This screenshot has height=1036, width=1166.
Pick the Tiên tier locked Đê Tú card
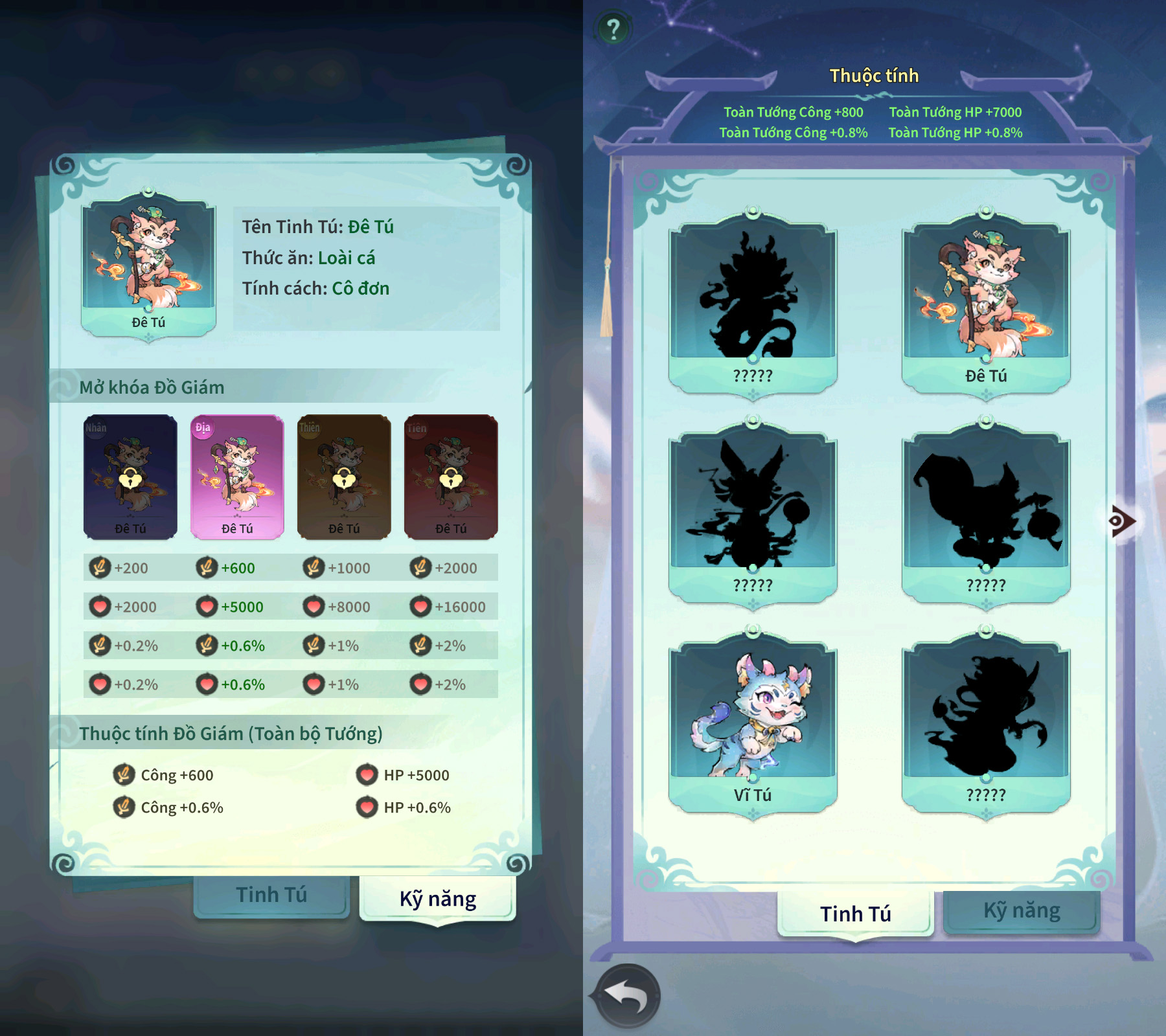[451, 477]
